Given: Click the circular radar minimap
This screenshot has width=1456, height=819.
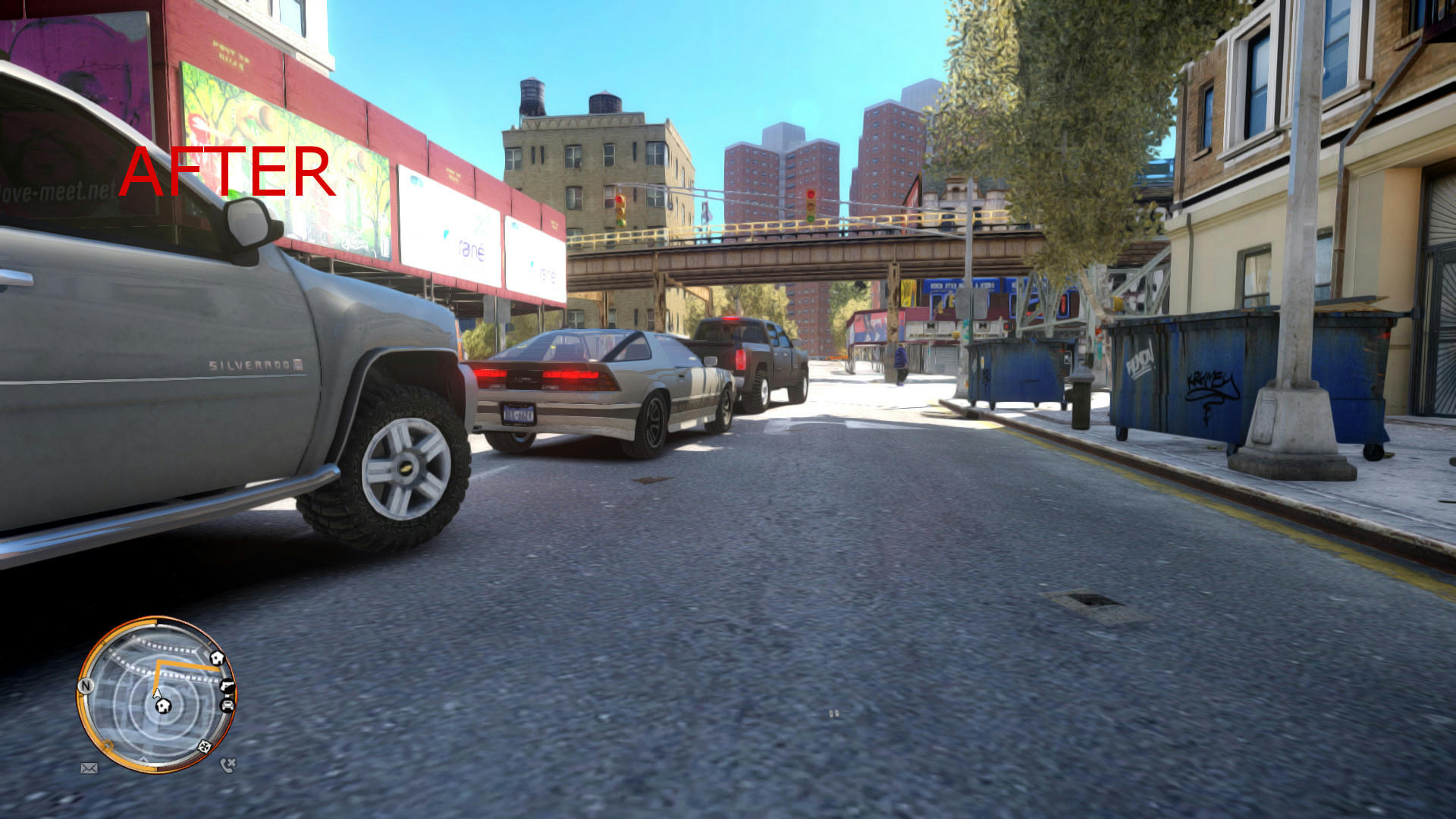Looking at the screenshot, I should point(156,695).
